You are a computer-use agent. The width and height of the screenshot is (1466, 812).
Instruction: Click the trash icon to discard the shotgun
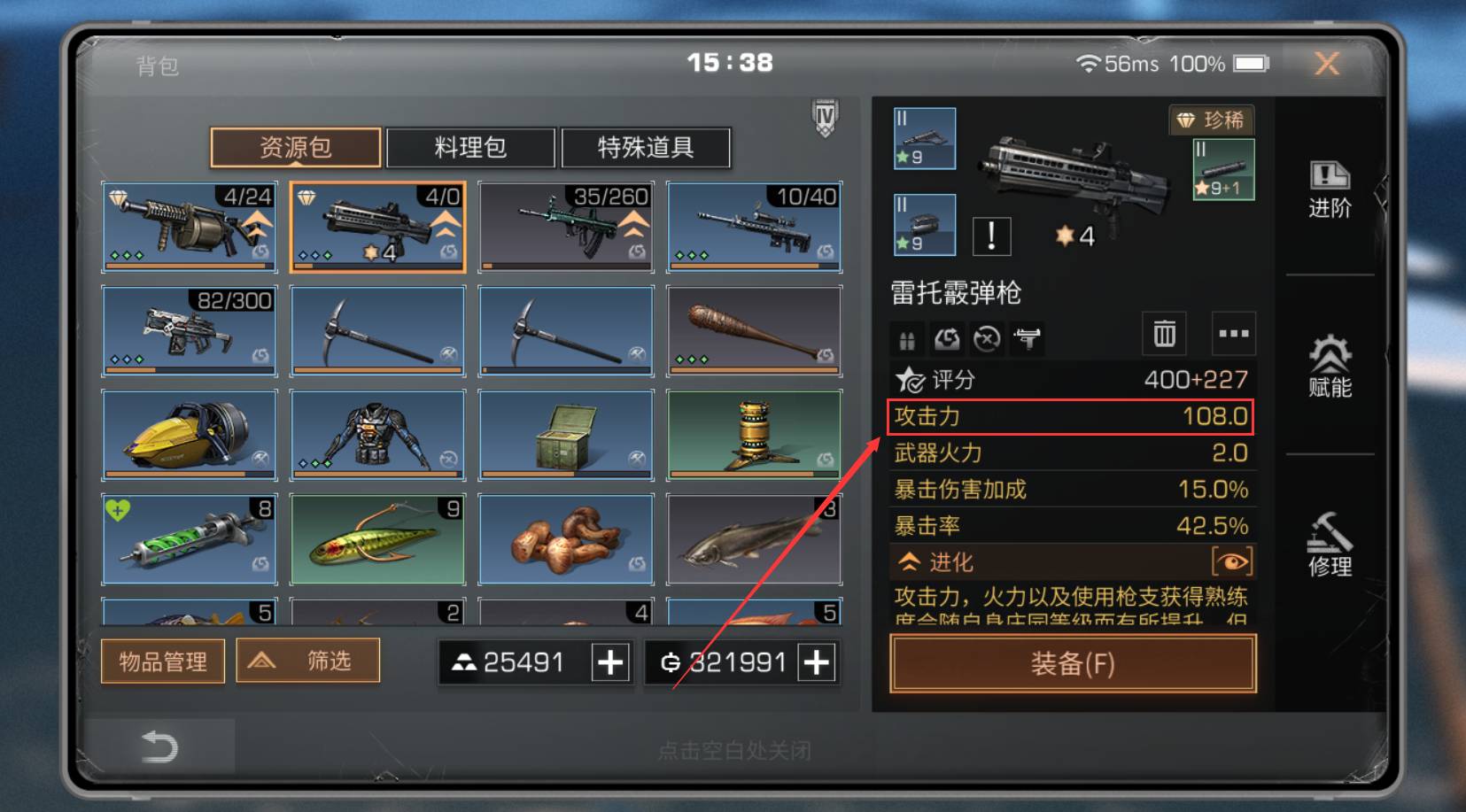1163,334
